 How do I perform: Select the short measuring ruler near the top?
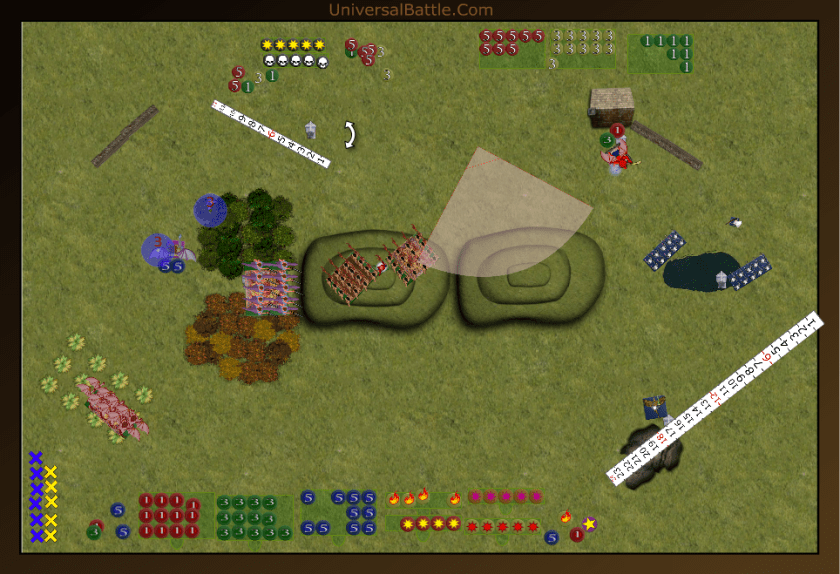[270, 134]
